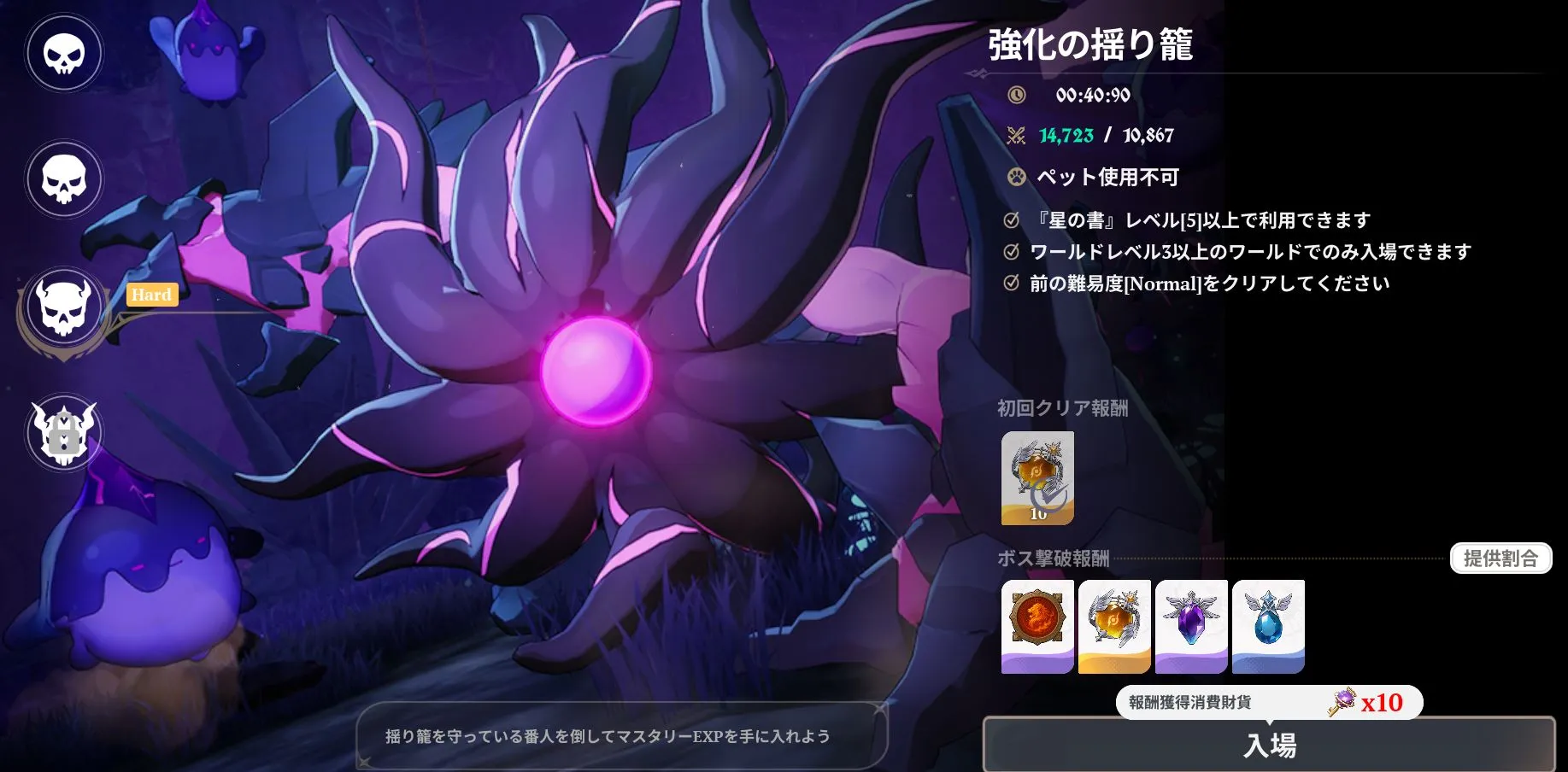Select the Hard difficulty skull icon

(63, 307)
